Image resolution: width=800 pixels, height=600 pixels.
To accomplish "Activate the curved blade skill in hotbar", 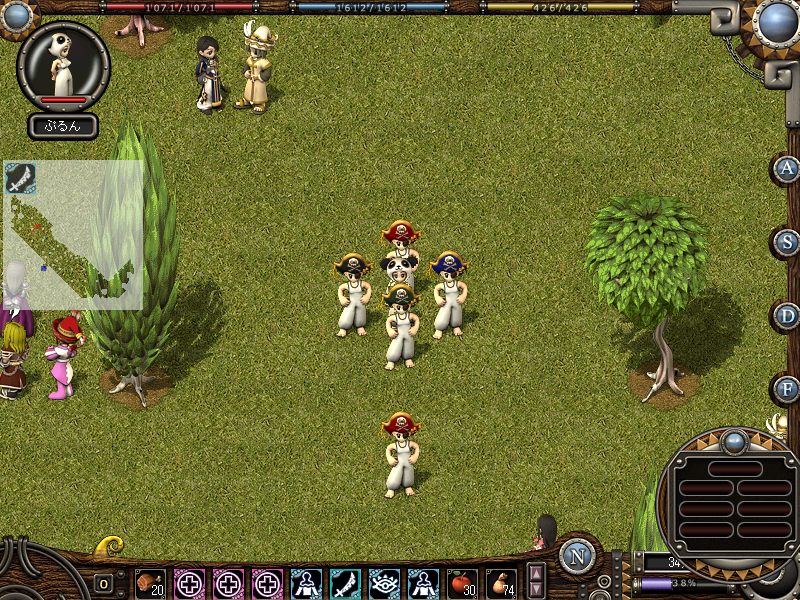I will click(345, 582).
